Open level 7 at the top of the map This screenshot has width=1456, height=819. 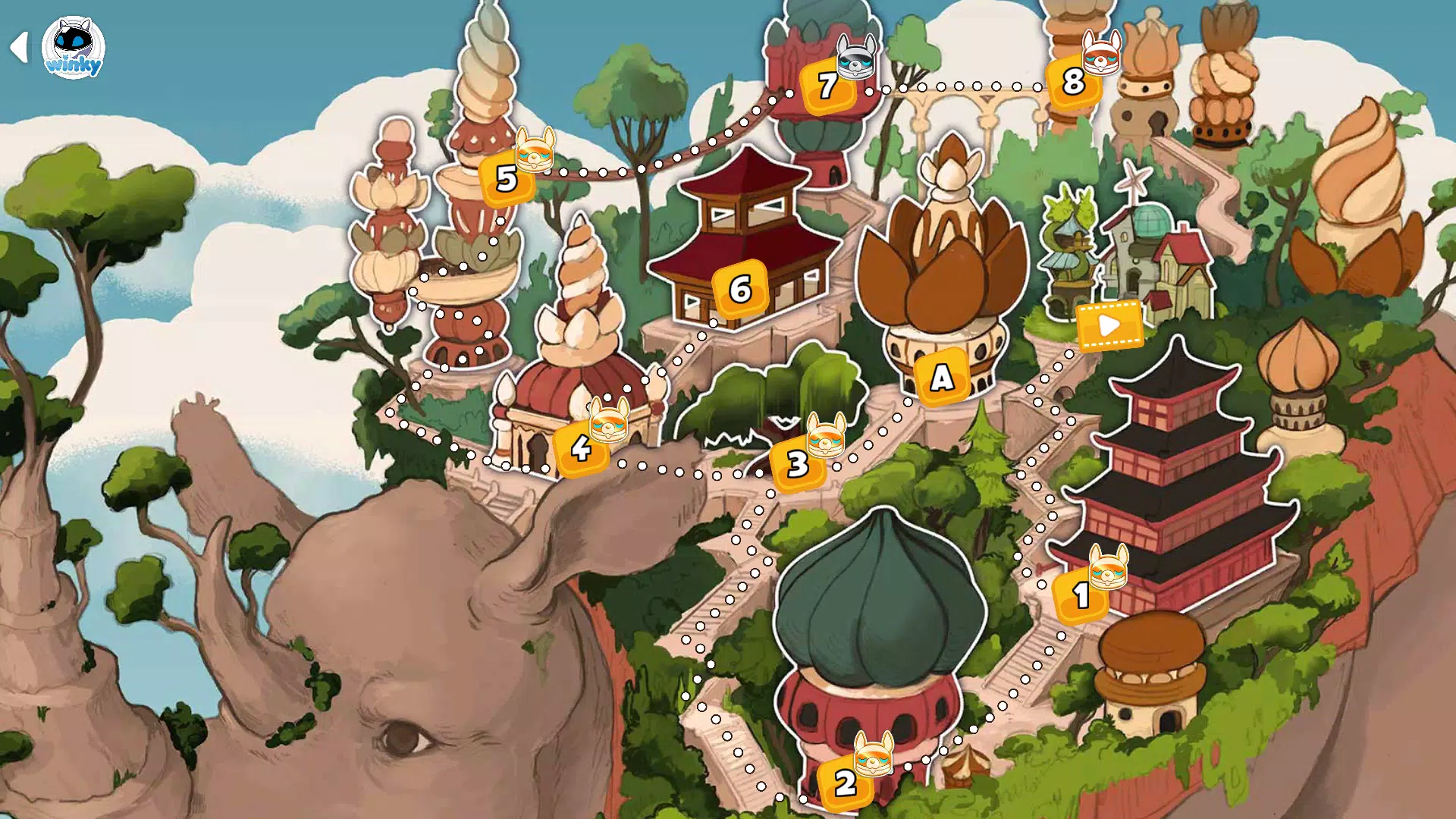click(x=827, y=86)
